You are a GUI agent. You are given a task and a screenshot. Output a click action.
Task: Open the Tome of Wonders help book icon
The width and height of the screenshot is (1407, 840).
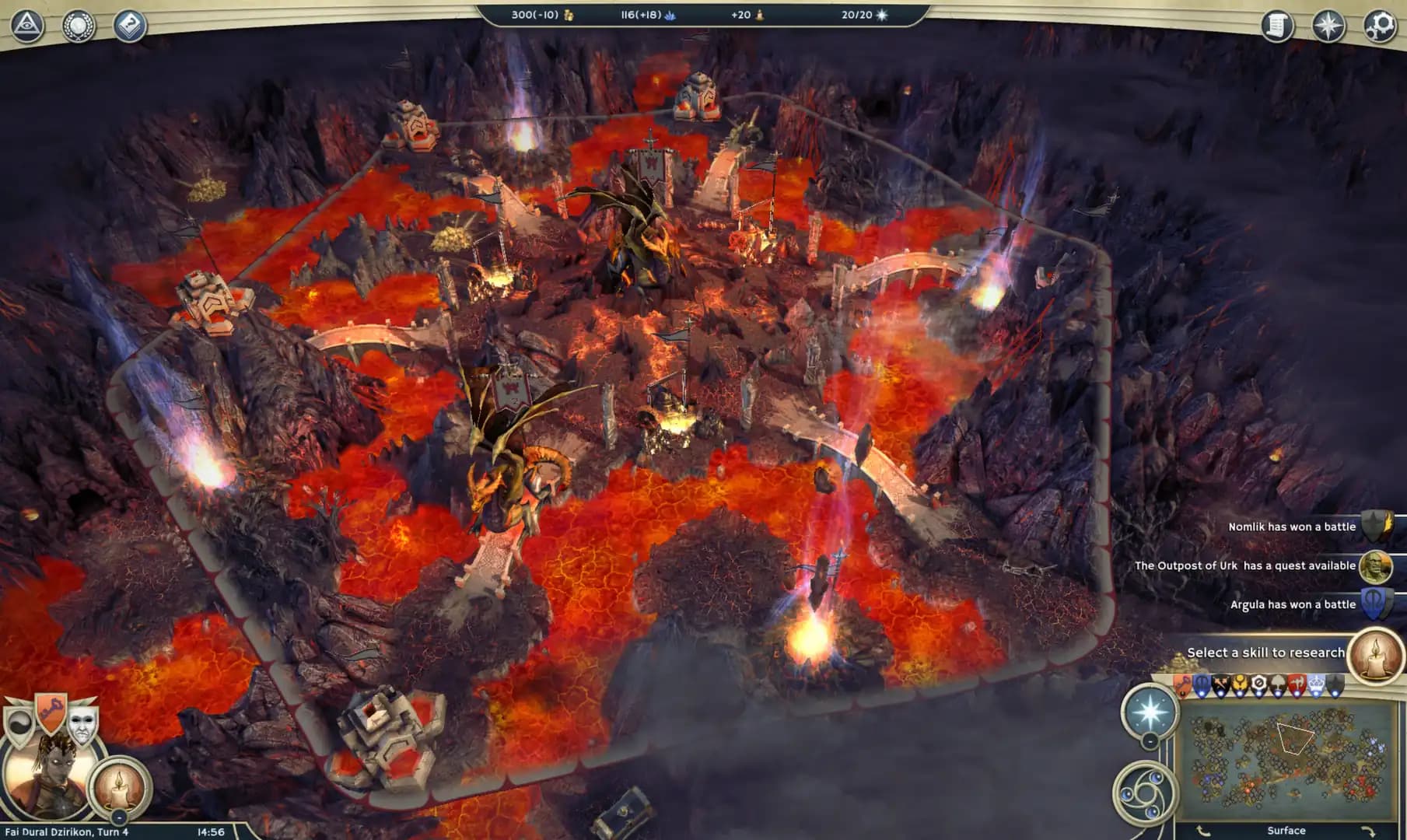coord(131,26)
